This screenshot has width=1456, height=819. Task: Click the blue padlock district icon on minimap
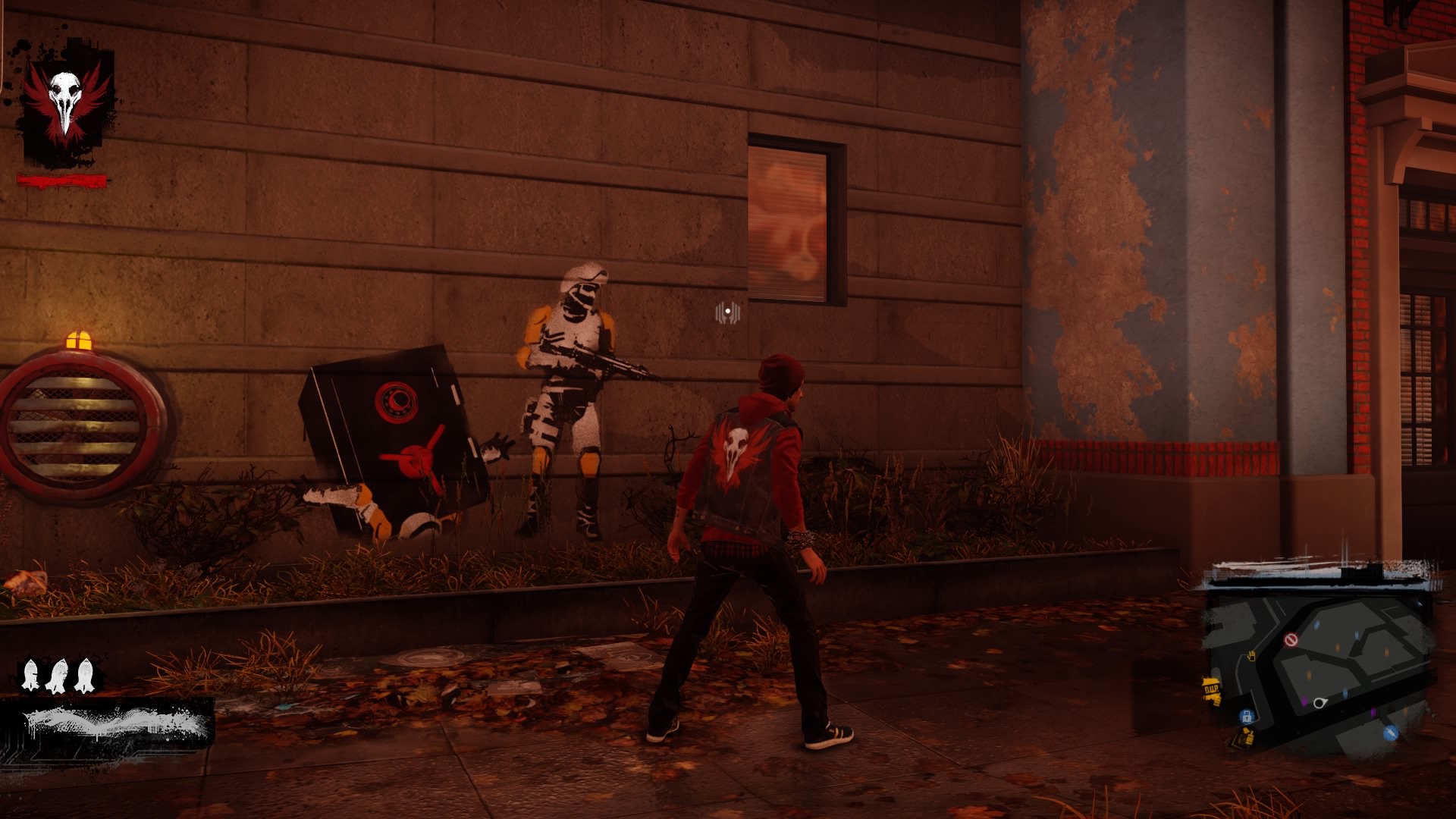[x=1246, y=716]
